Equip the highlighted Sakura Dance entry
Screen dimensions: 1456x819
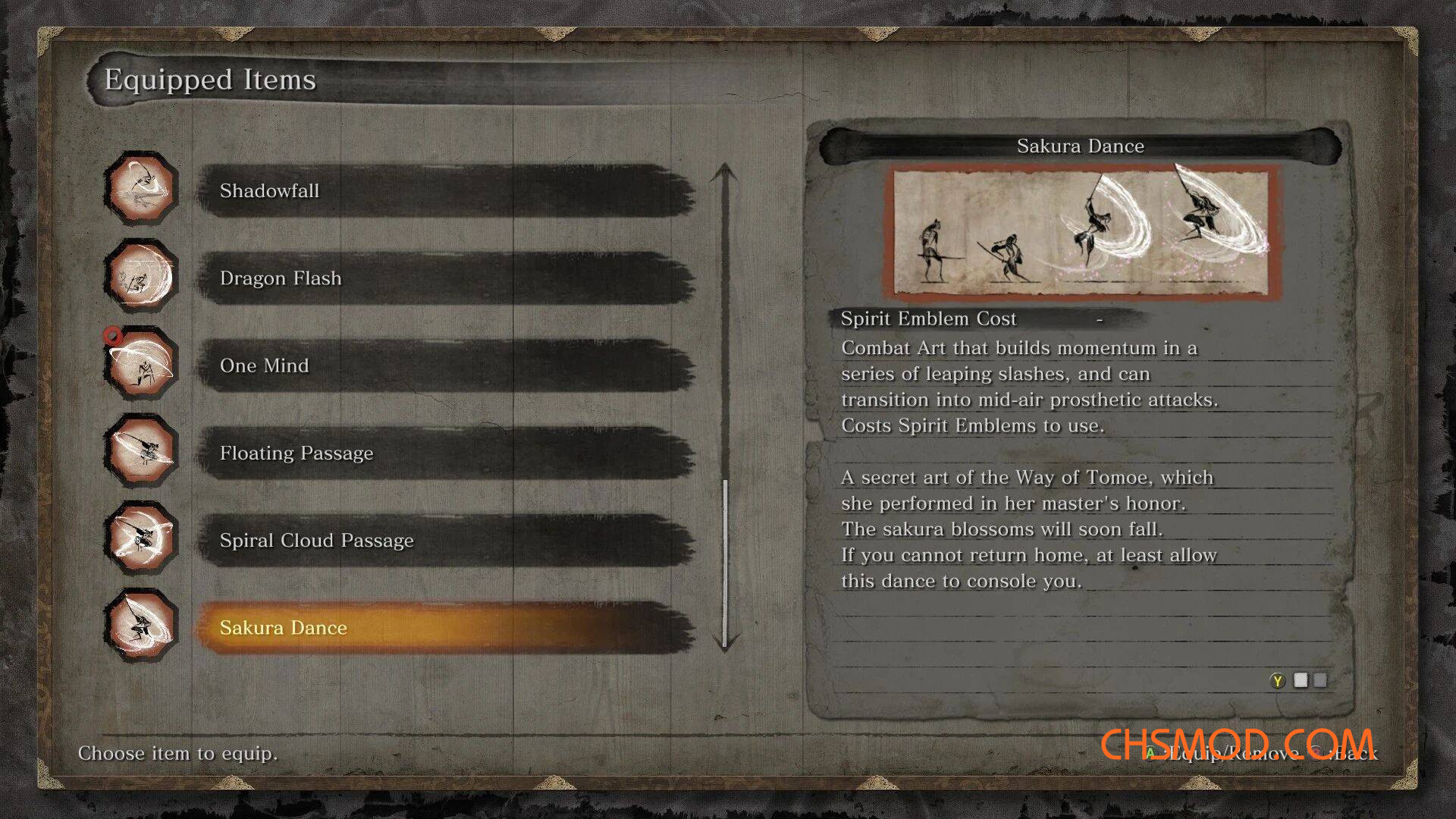[446, 628]
